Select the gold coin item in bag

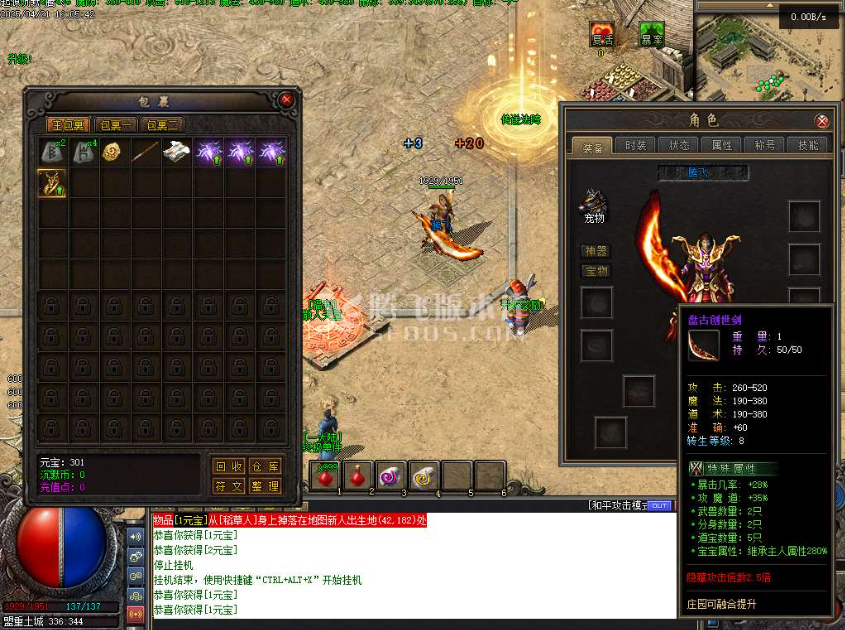[115, 152]
